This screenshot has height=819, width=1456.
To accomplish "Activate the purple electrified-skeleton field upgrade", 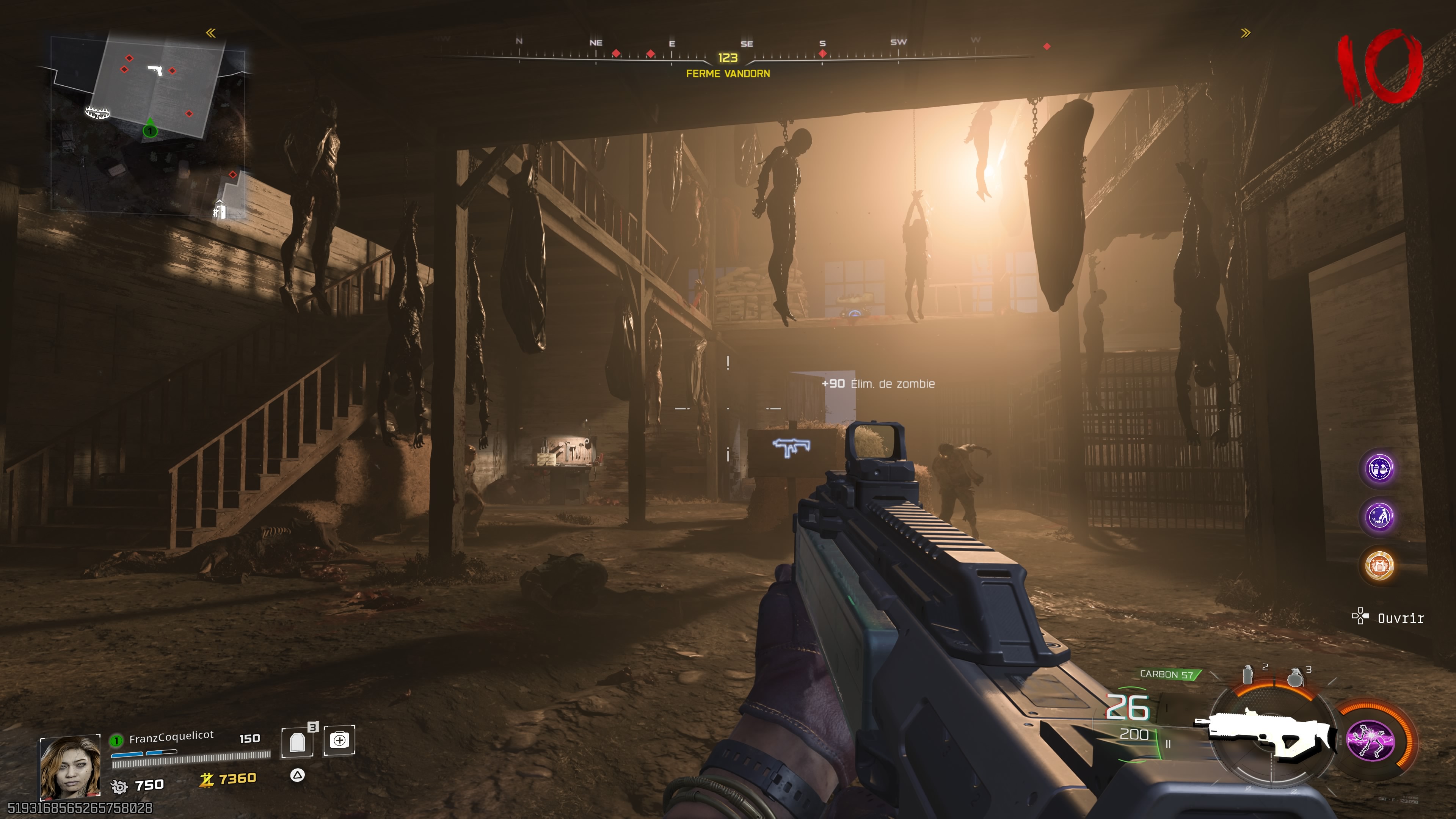I will [x=1371, y=741].
